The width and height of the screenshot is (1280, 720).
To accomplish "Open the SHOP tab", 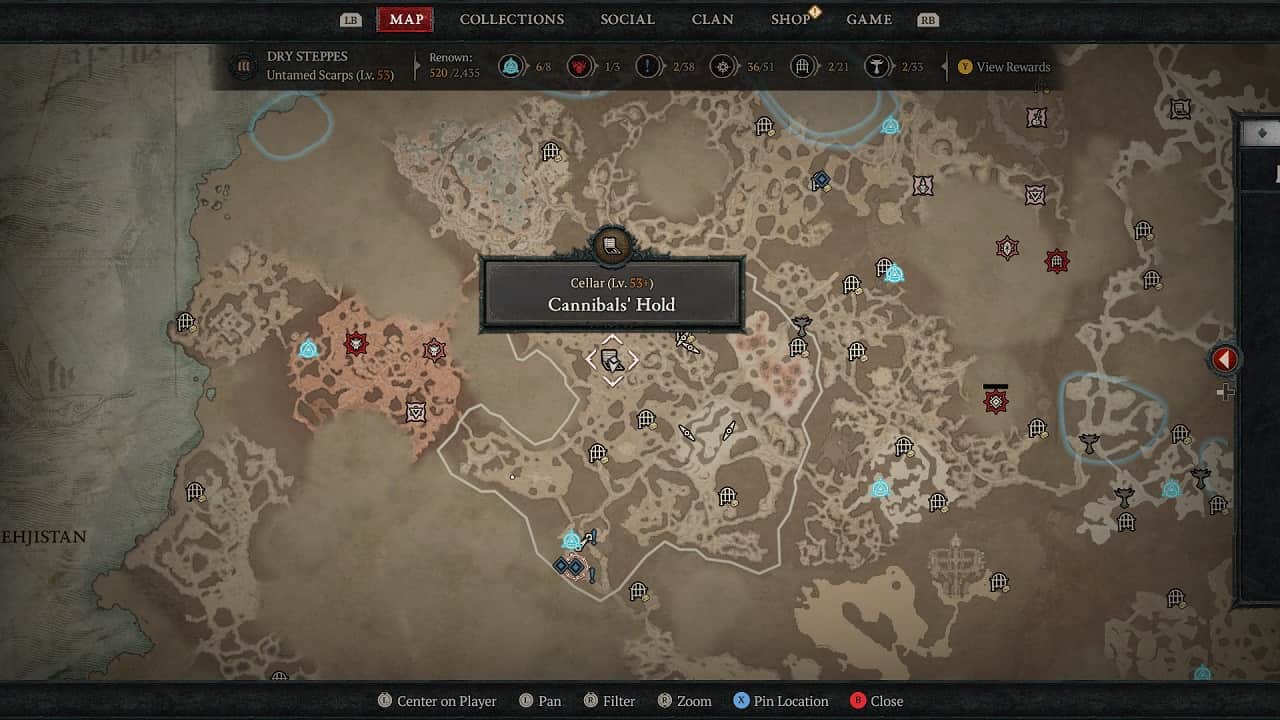I will point(790,19).
